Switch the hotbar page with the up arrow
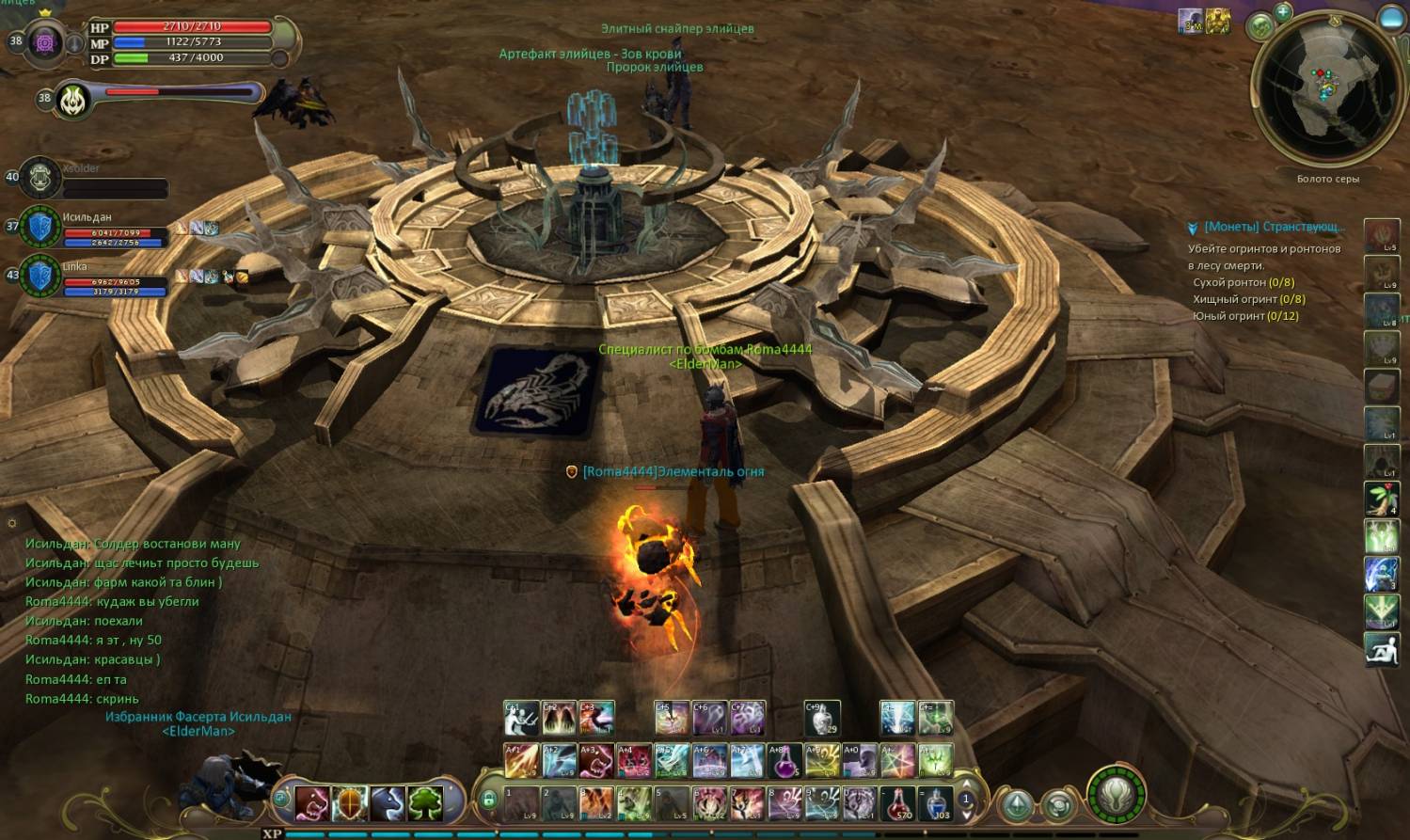1410x840 pixels. point(965,785)
